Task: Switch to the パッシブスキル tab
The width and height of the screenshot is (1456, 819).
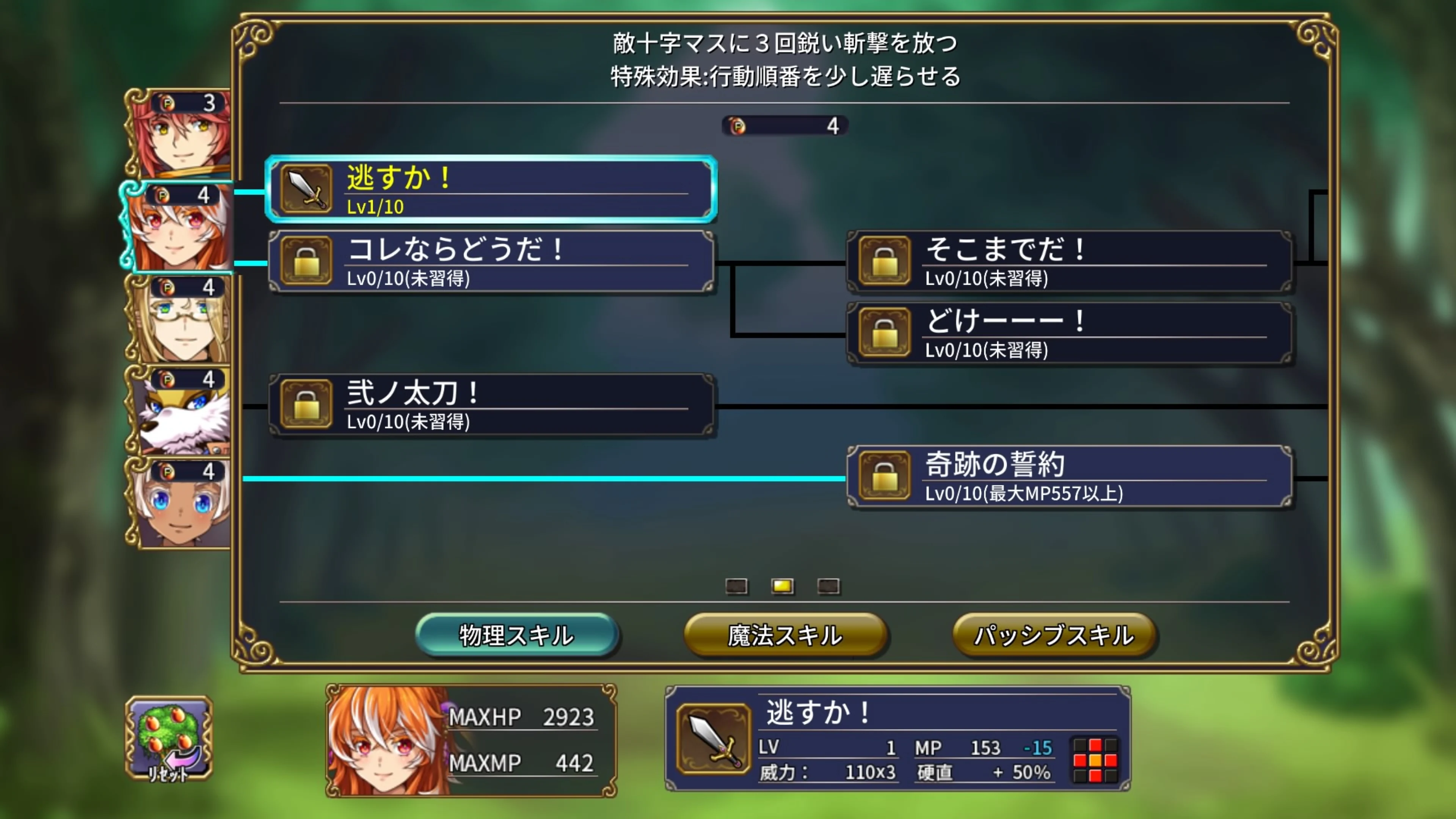Action: tap(1055, 635)
